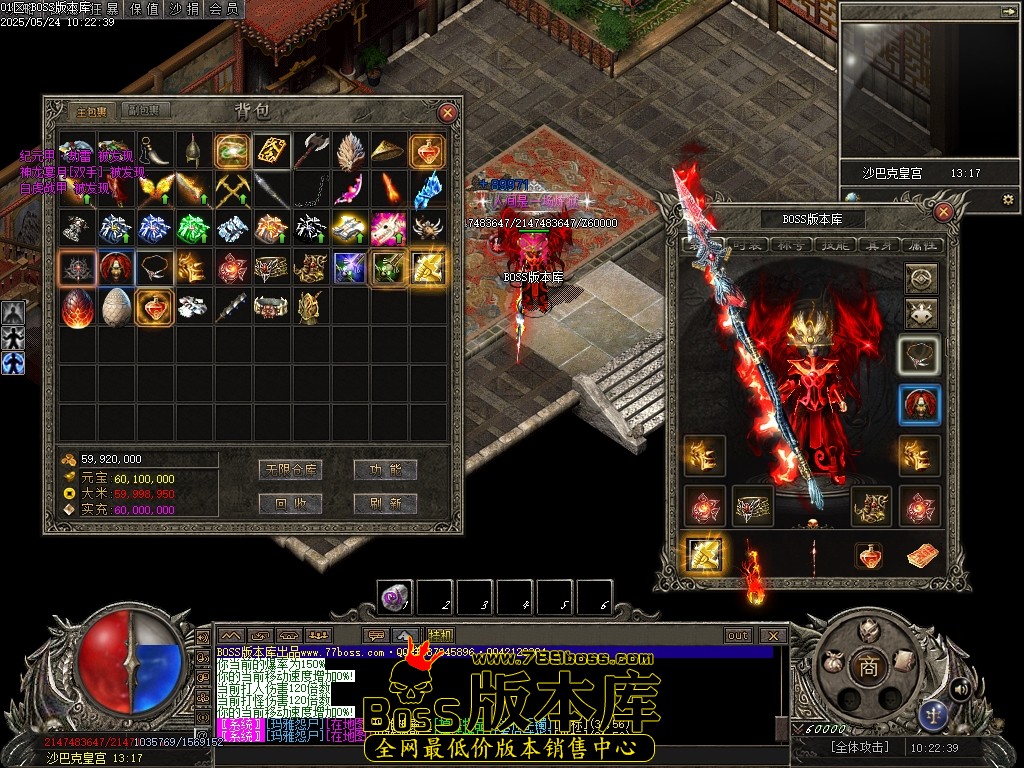1024x768 pixels.
Task: Select the equipped necklace slot
Action: [919, 354]
